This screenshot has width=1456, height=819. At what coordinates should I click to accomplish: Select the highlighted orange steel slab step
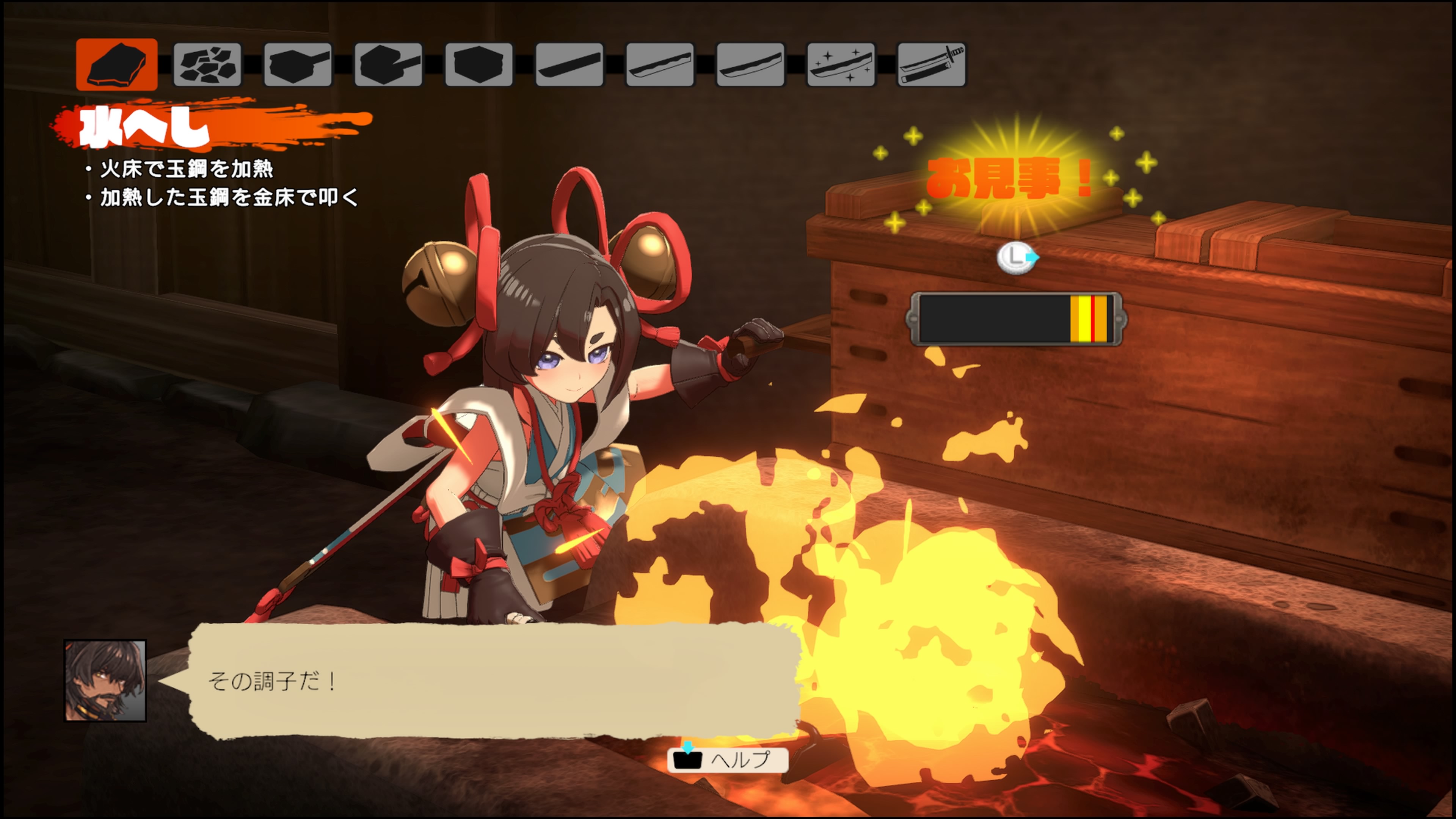(117, 64)
